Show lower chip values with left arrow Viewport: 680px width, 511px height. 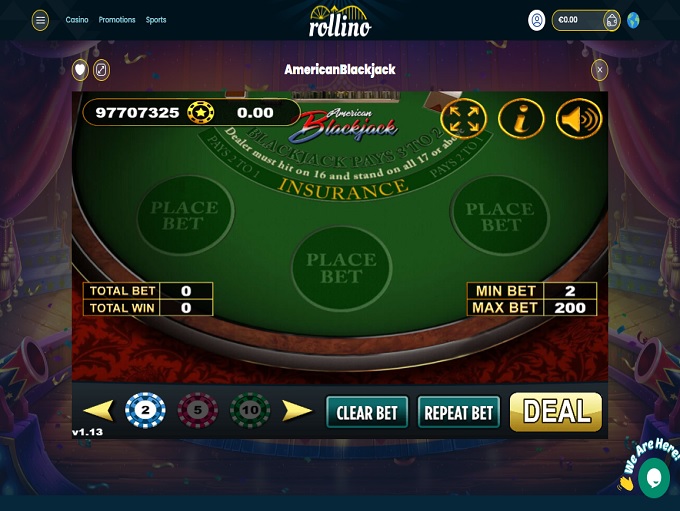(x=98, y=410)
